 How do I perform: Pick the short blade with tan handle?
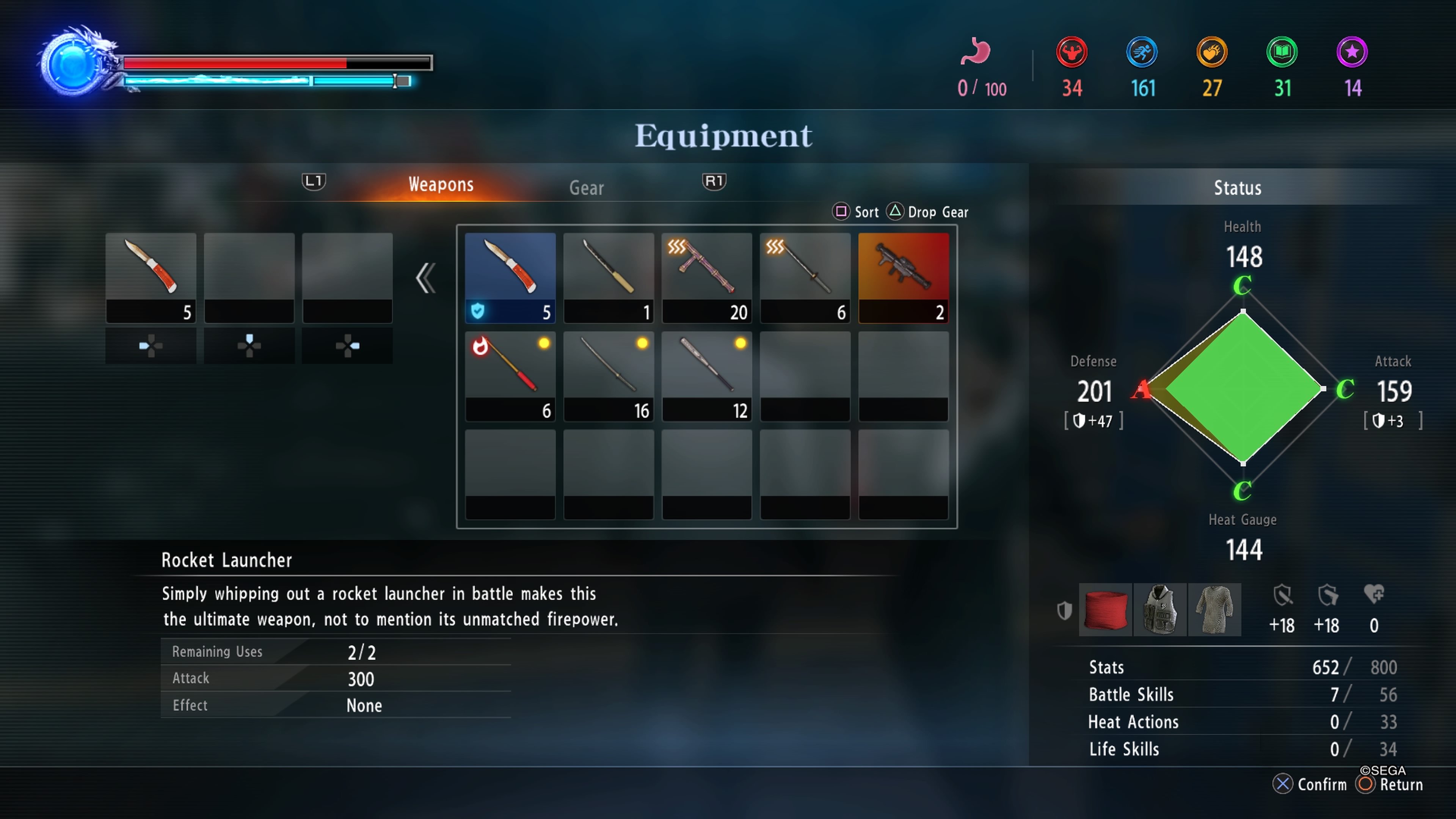point(608,277)
